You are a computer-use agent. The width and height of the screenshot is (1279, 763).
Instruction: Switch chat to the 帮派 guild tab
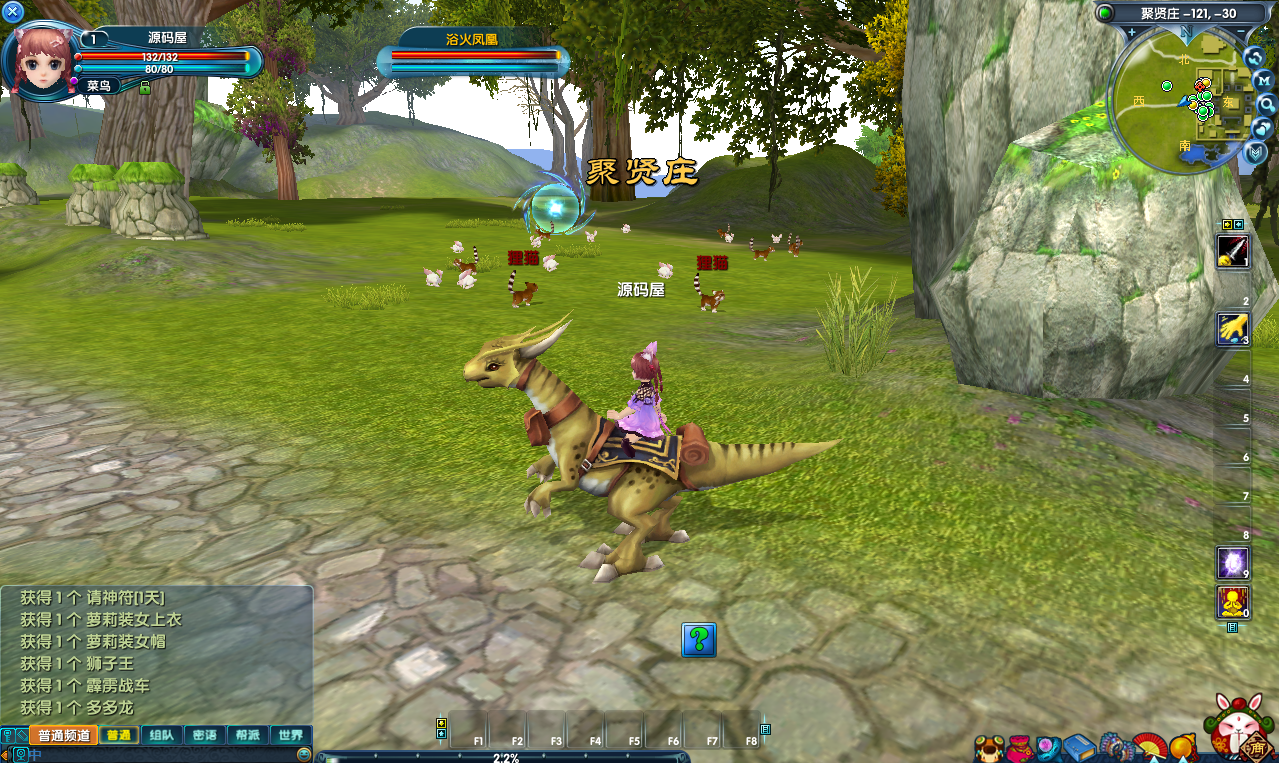pyautogui.click(x=247, y=735)
